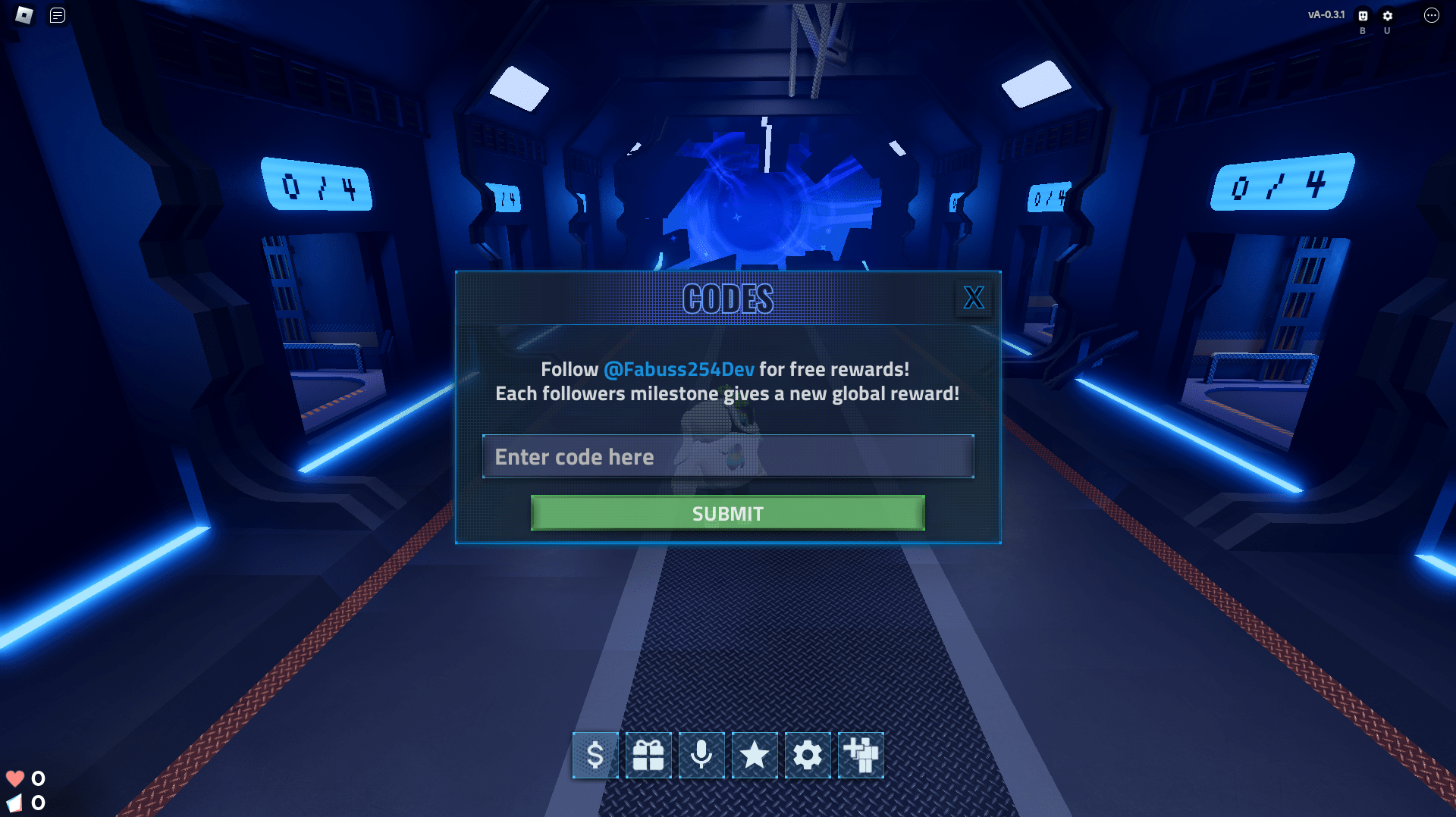Open the gift rewards icon
This screenshot has width=1456, height=817.
coord(648,755)
